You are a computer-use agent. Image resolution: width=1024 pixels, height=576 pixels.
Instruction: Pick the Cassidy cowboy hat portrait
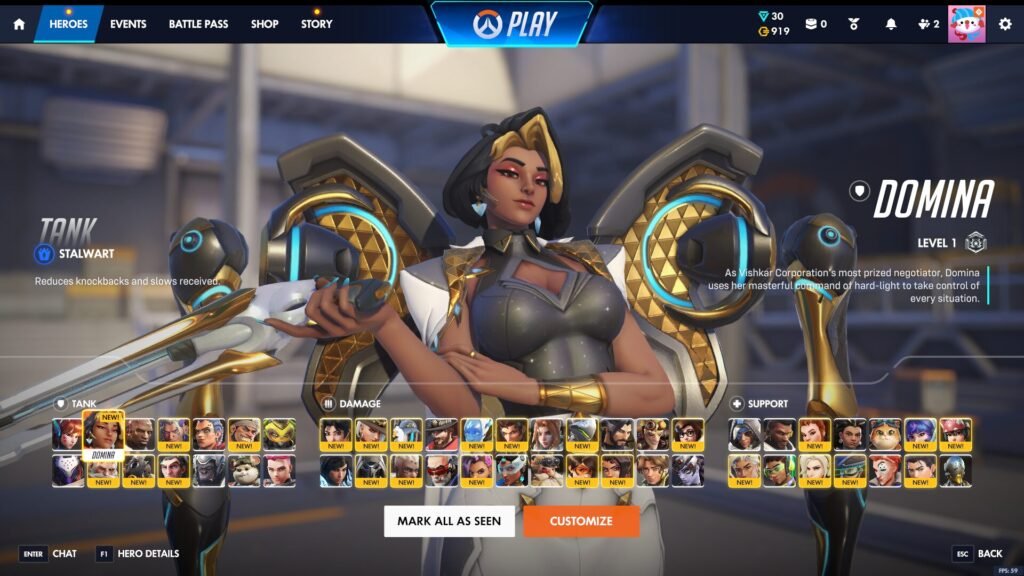pos(440,434)
